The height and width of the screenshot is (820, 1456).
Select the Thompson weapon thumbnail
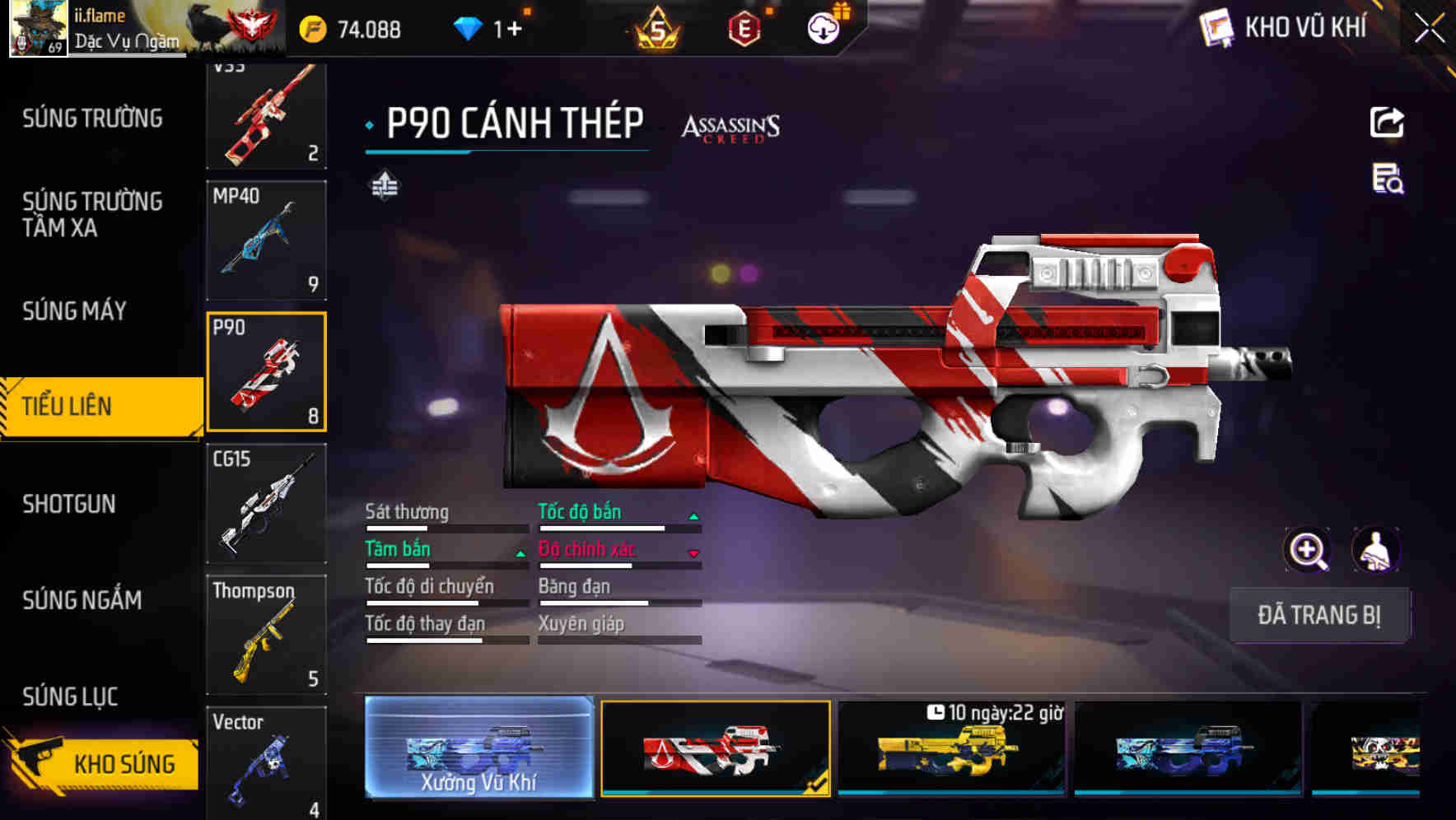[267, 634]
